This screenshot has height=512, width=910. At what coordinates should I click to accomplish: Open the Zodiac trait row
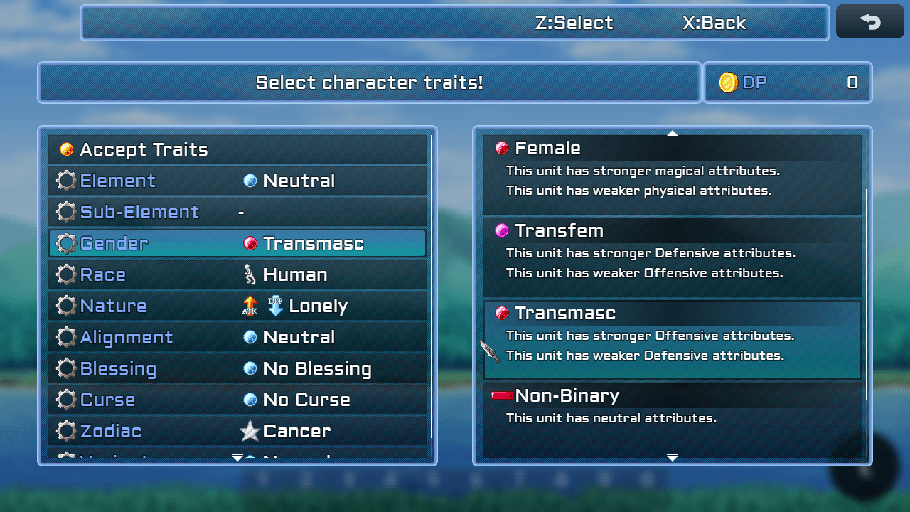(237, 431)
